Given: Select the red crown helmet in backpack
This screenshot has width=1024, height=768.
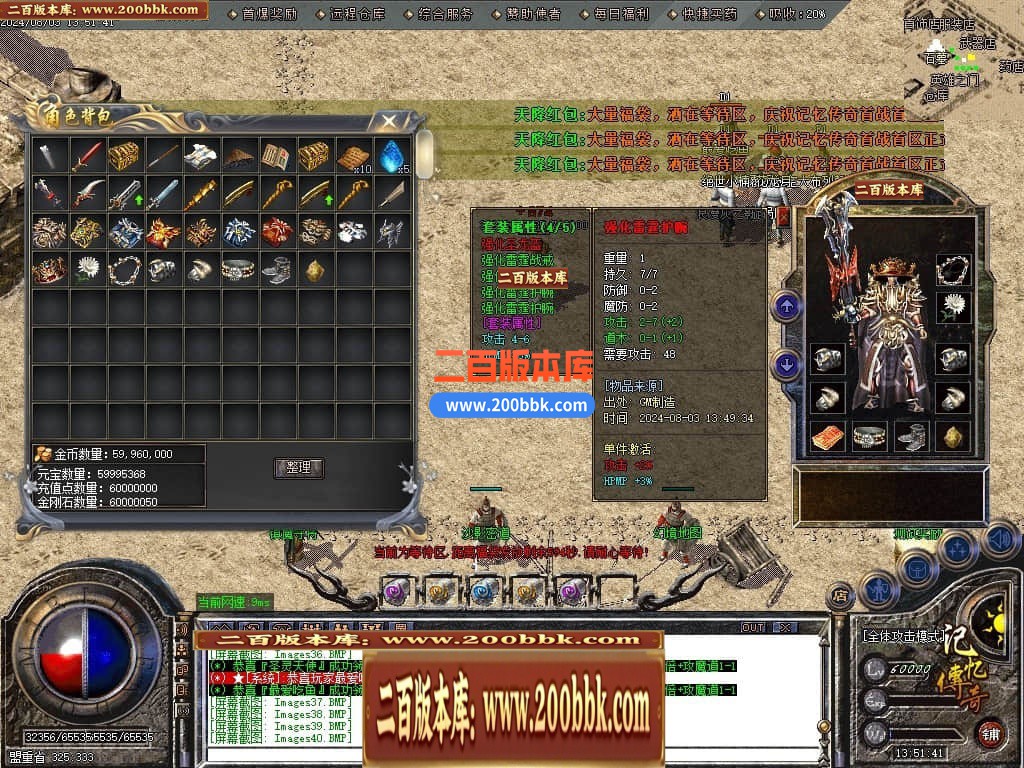Looking at the screenshot, I should (49, 269).
